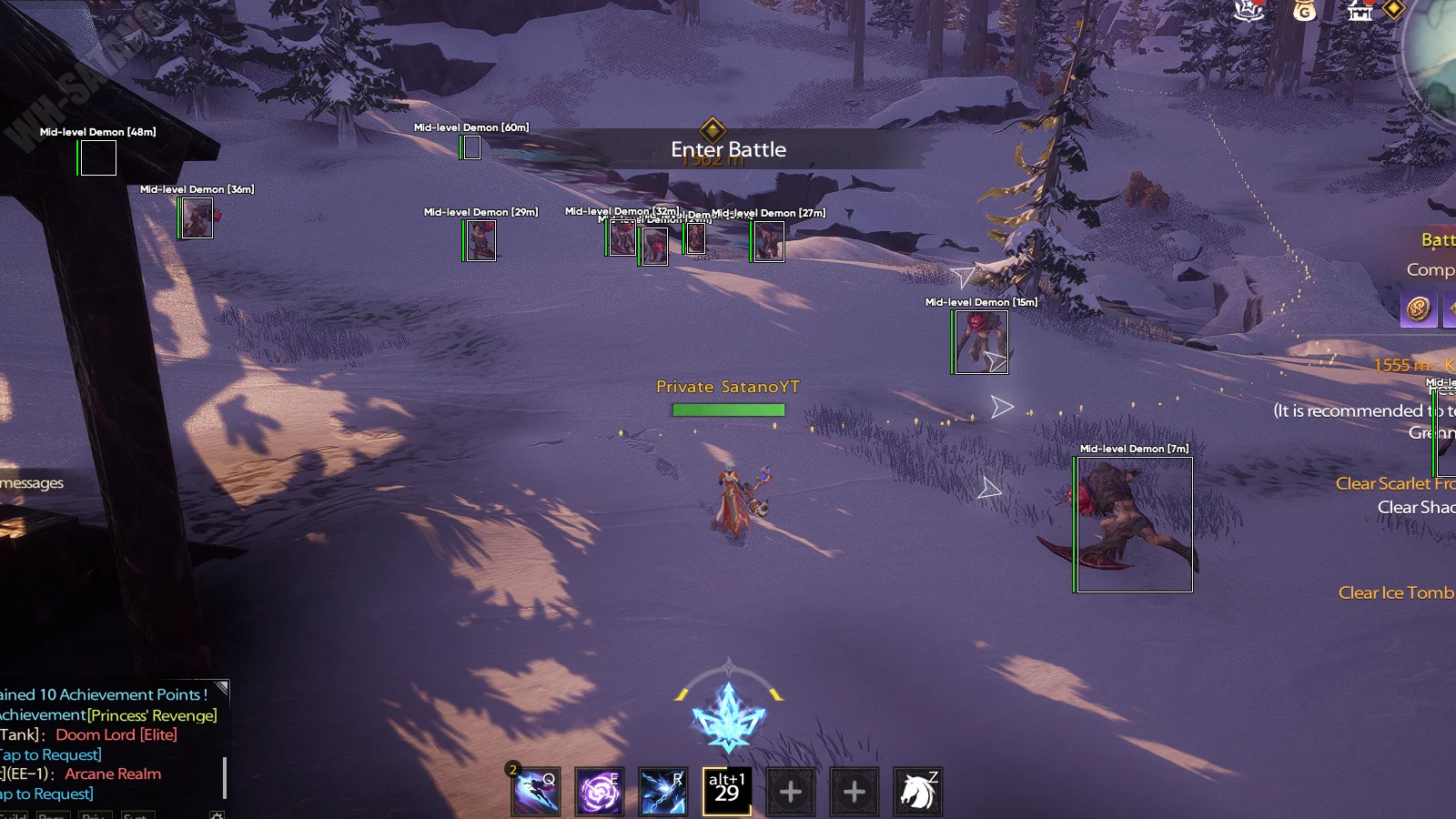Select the alt+1 slot showing 29

click(x=727, y=792)
